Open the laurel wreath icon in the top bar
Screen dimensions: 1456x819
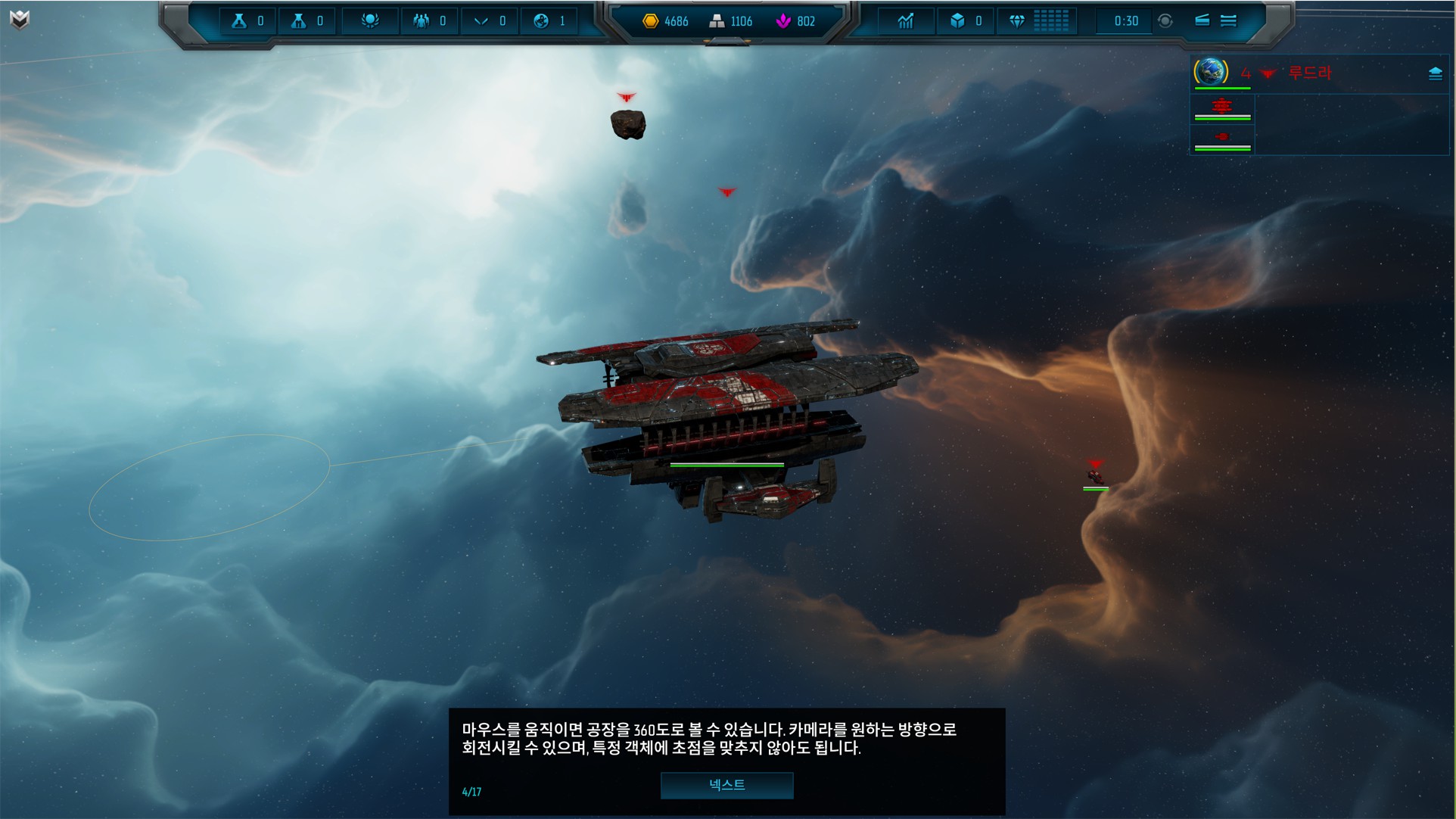pyautogui.click(x=370, y=21)
